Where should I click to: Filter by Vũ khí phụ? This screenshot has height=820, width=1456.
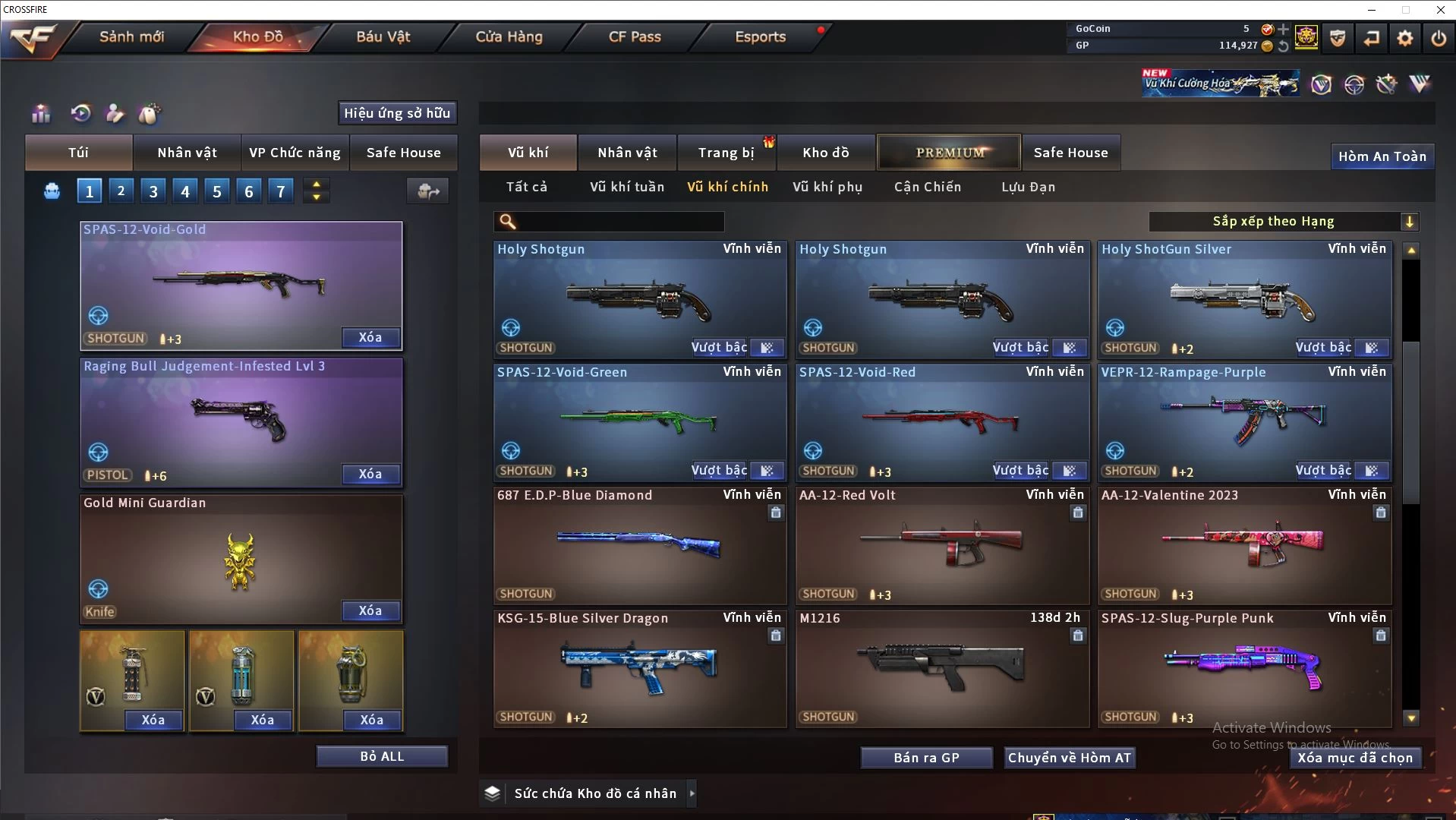[x=827, y=187]
